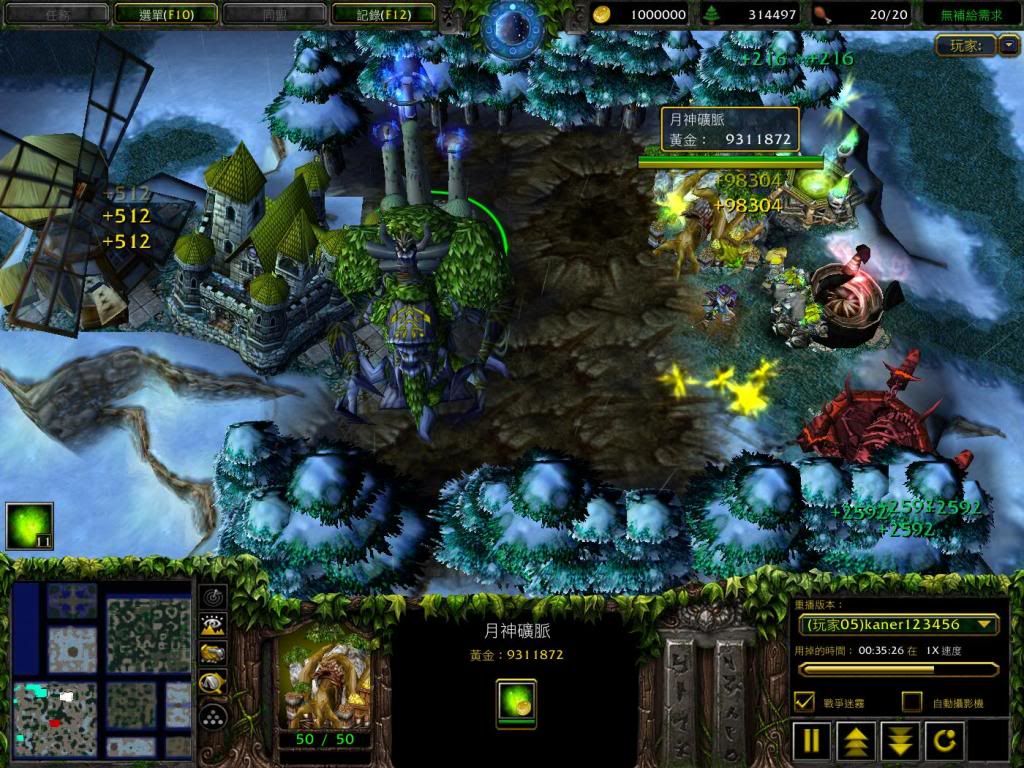Toggle minimap ally color mode button

tap(213, 654)
